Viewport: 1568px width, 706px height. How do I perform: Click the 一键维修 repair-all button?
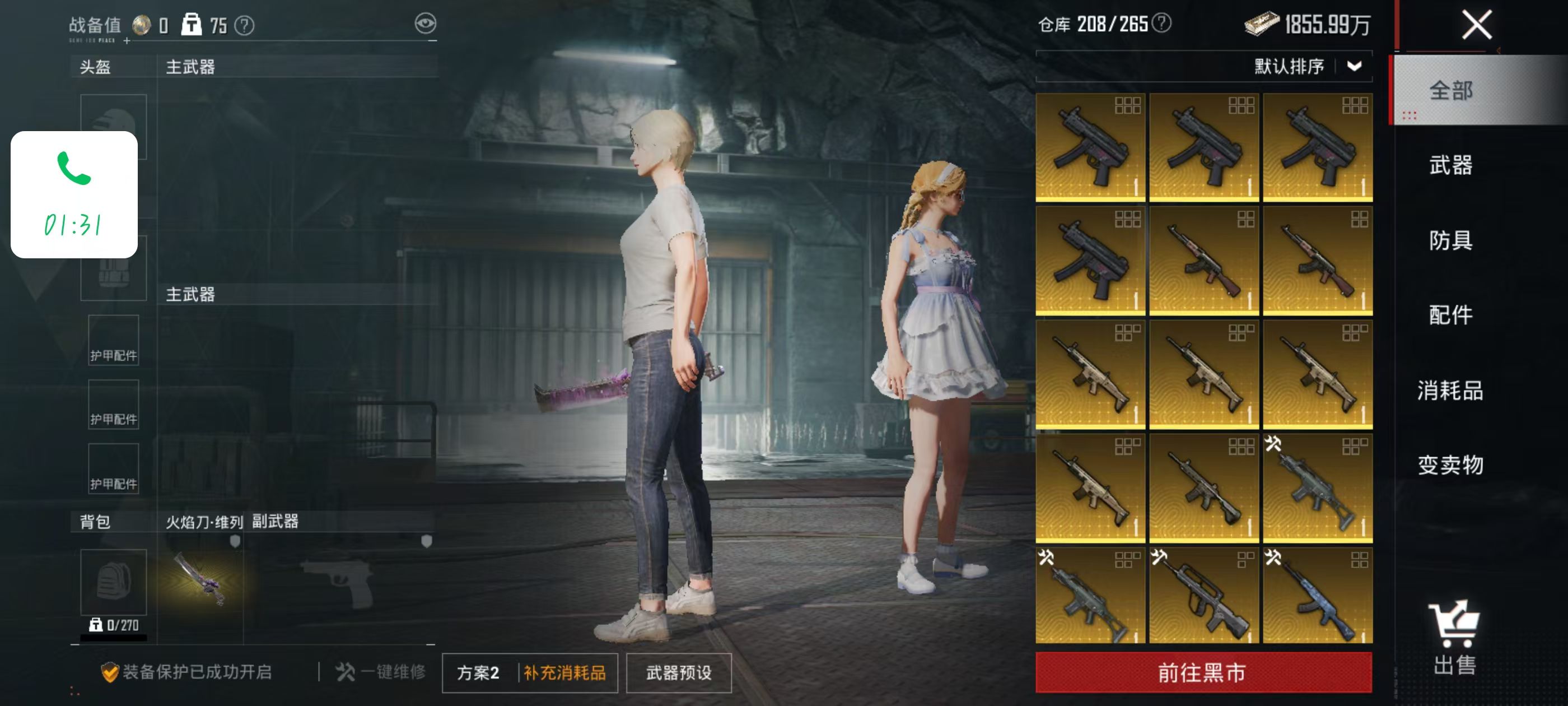click(380, 672)
